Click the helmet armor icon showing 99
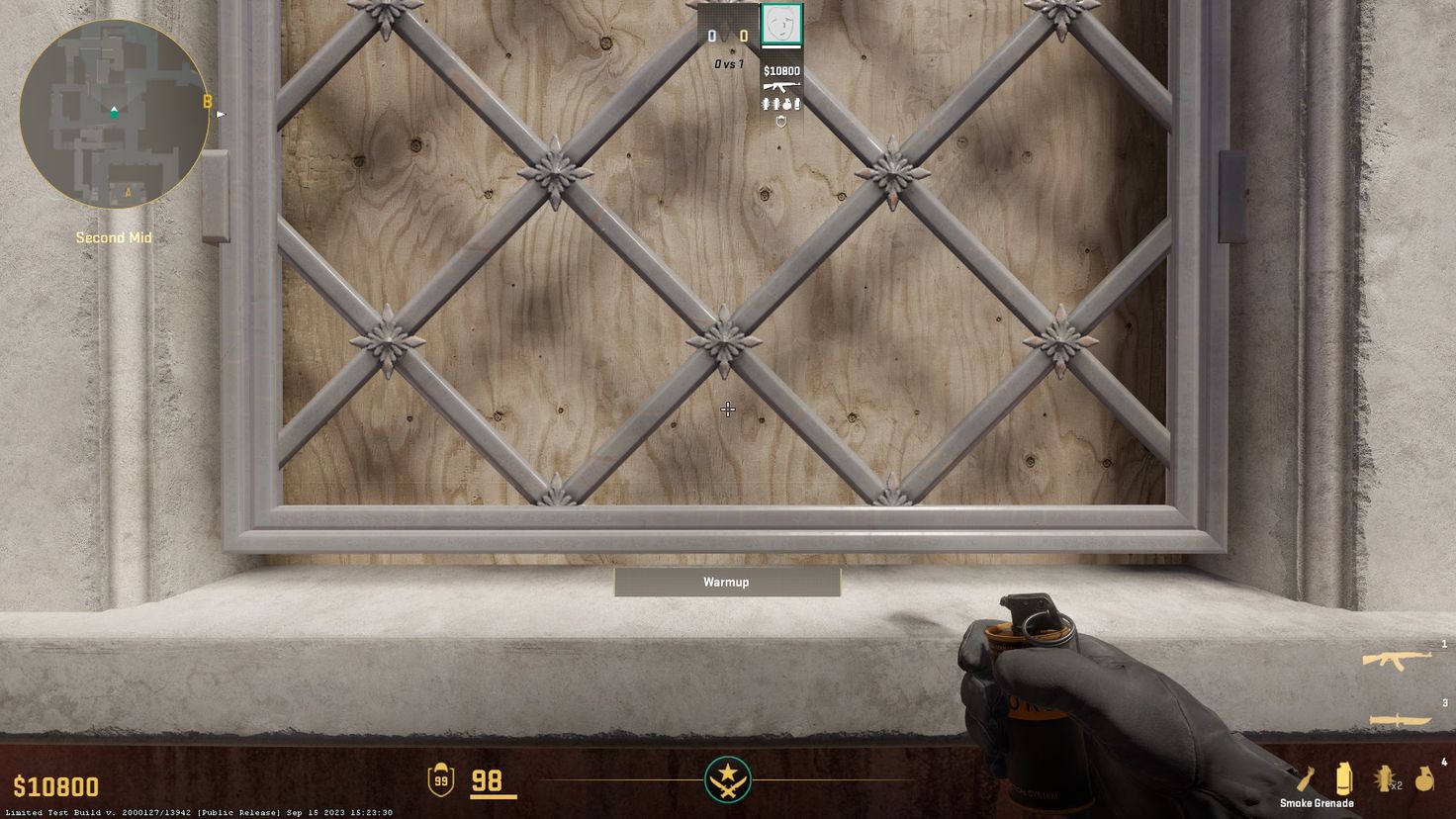Screen dimensions: 1456x819 [x=439, y=780]
